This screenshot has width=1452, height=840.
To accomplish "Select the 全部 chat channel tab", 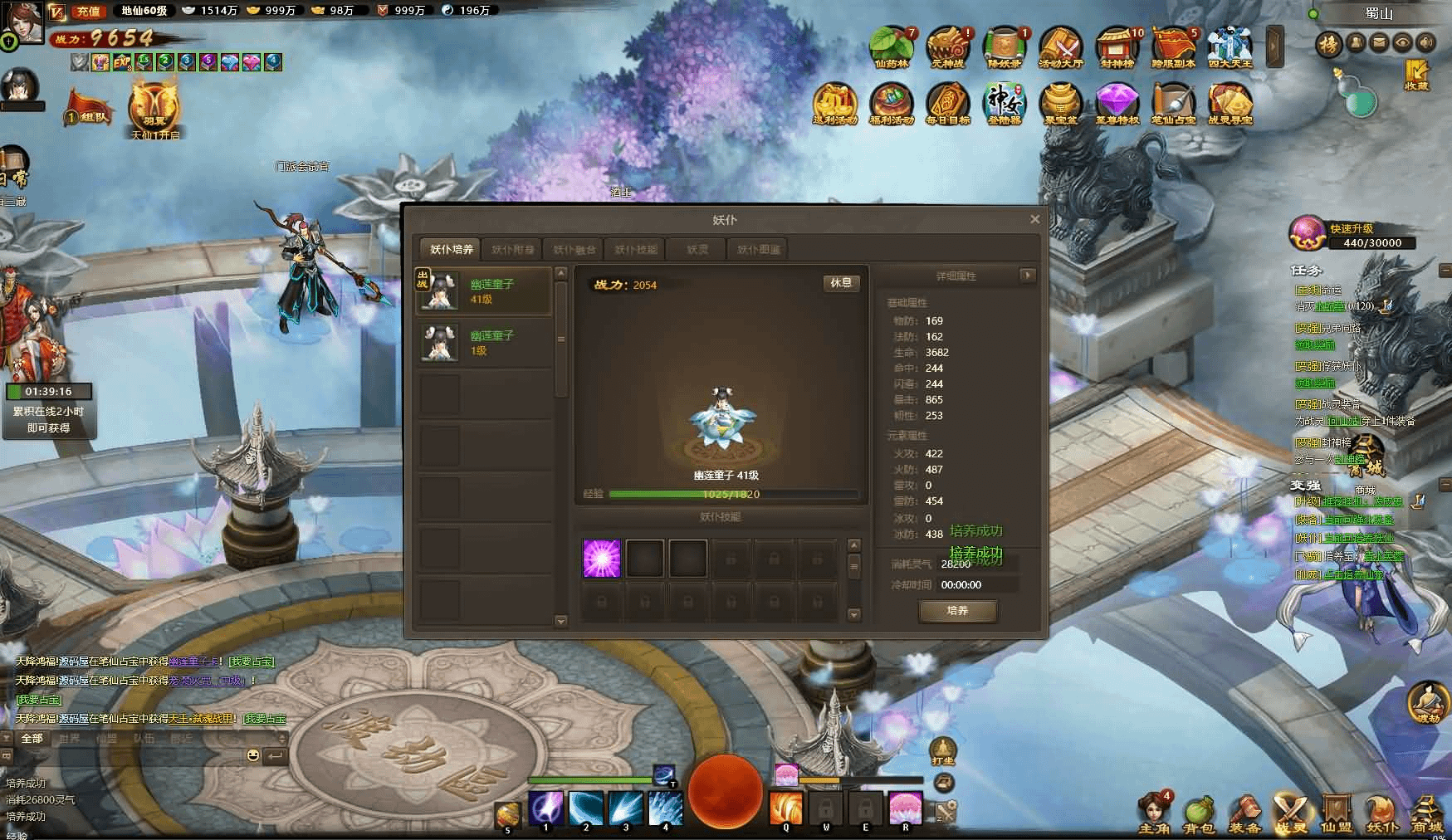I will click(x=32, y=738).
